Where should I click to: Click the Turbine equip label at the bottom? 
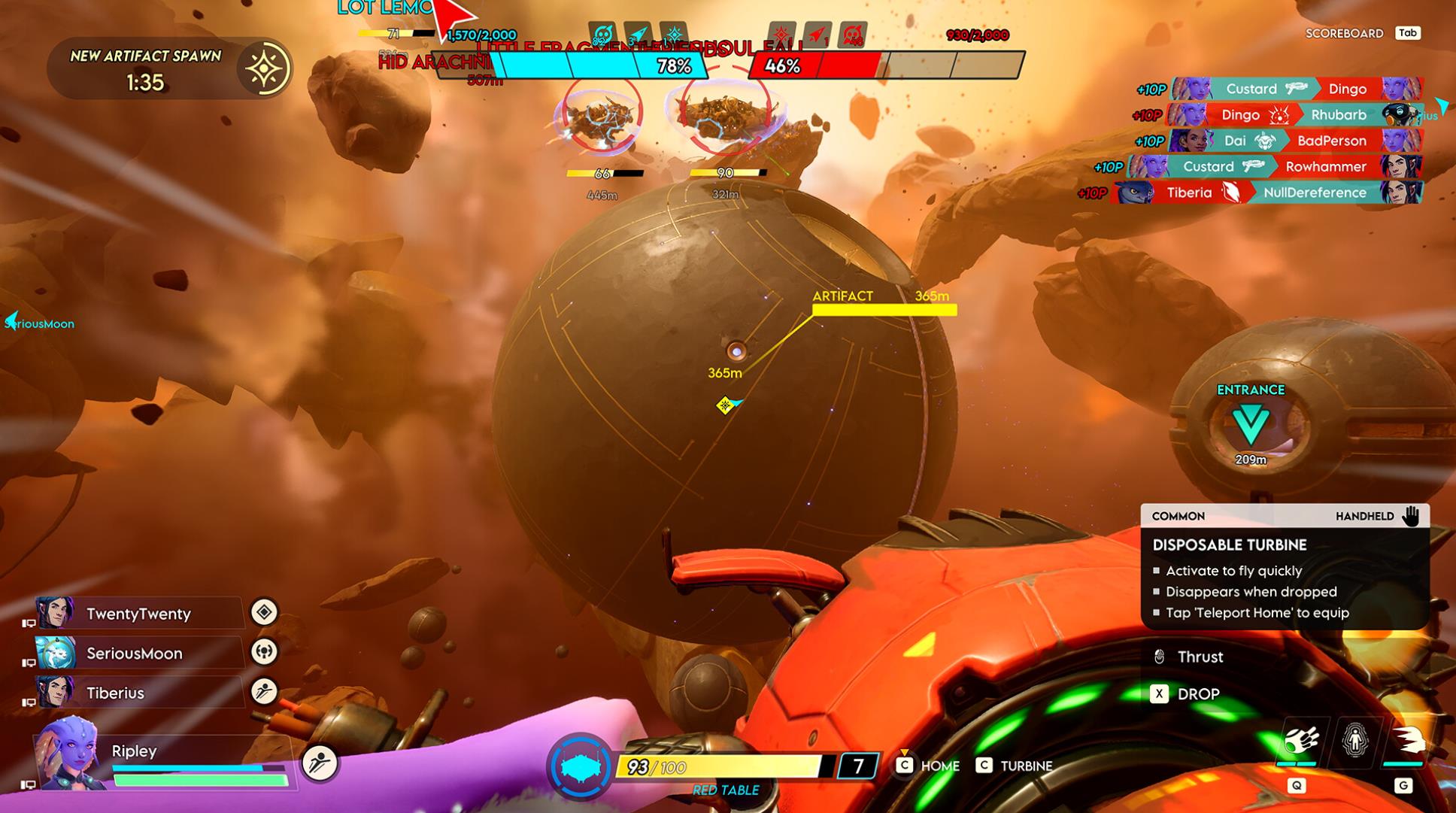click(1025, 766)
